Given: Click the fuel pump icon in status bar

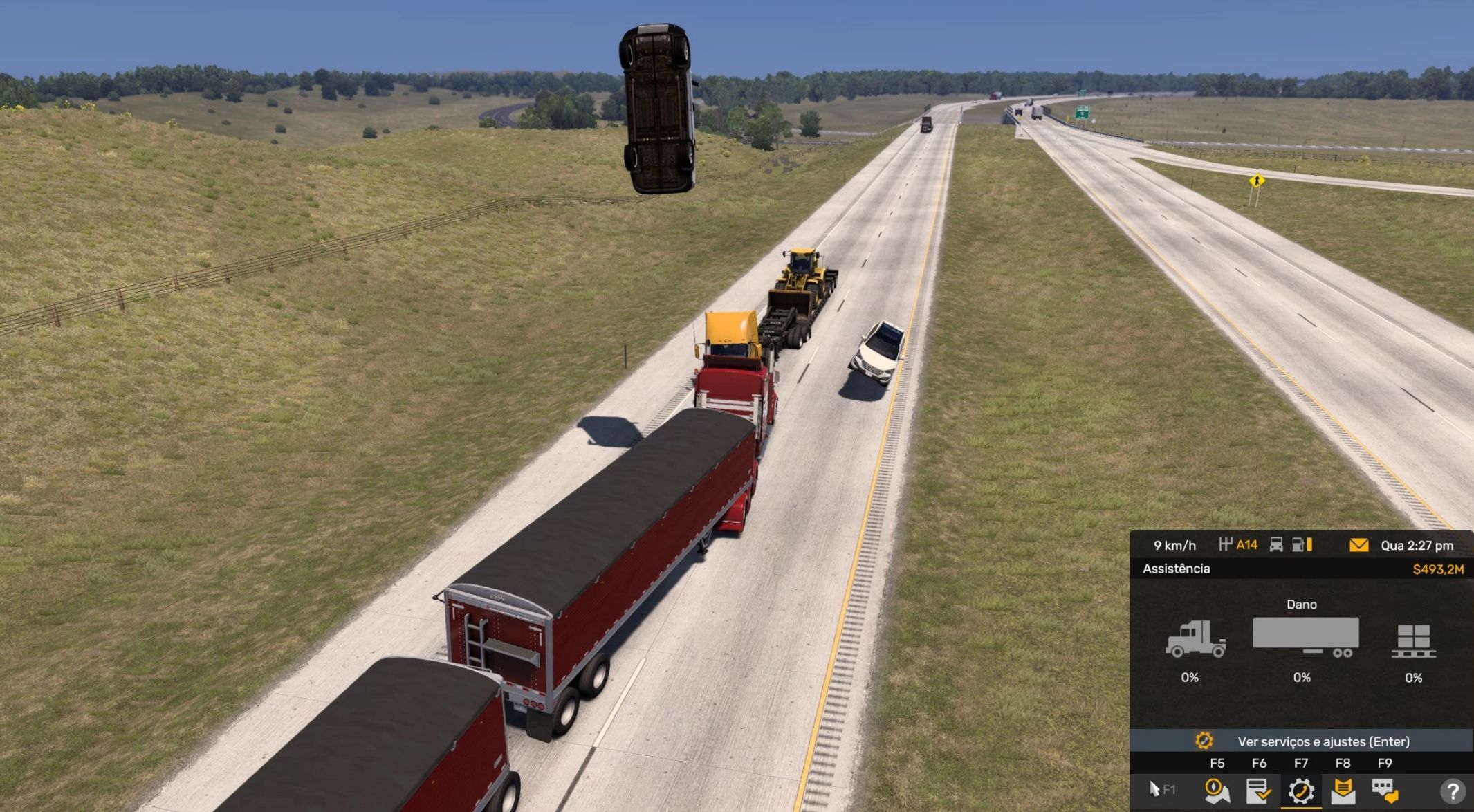Looking at the screenshot, I should (x=1298, y=544).
